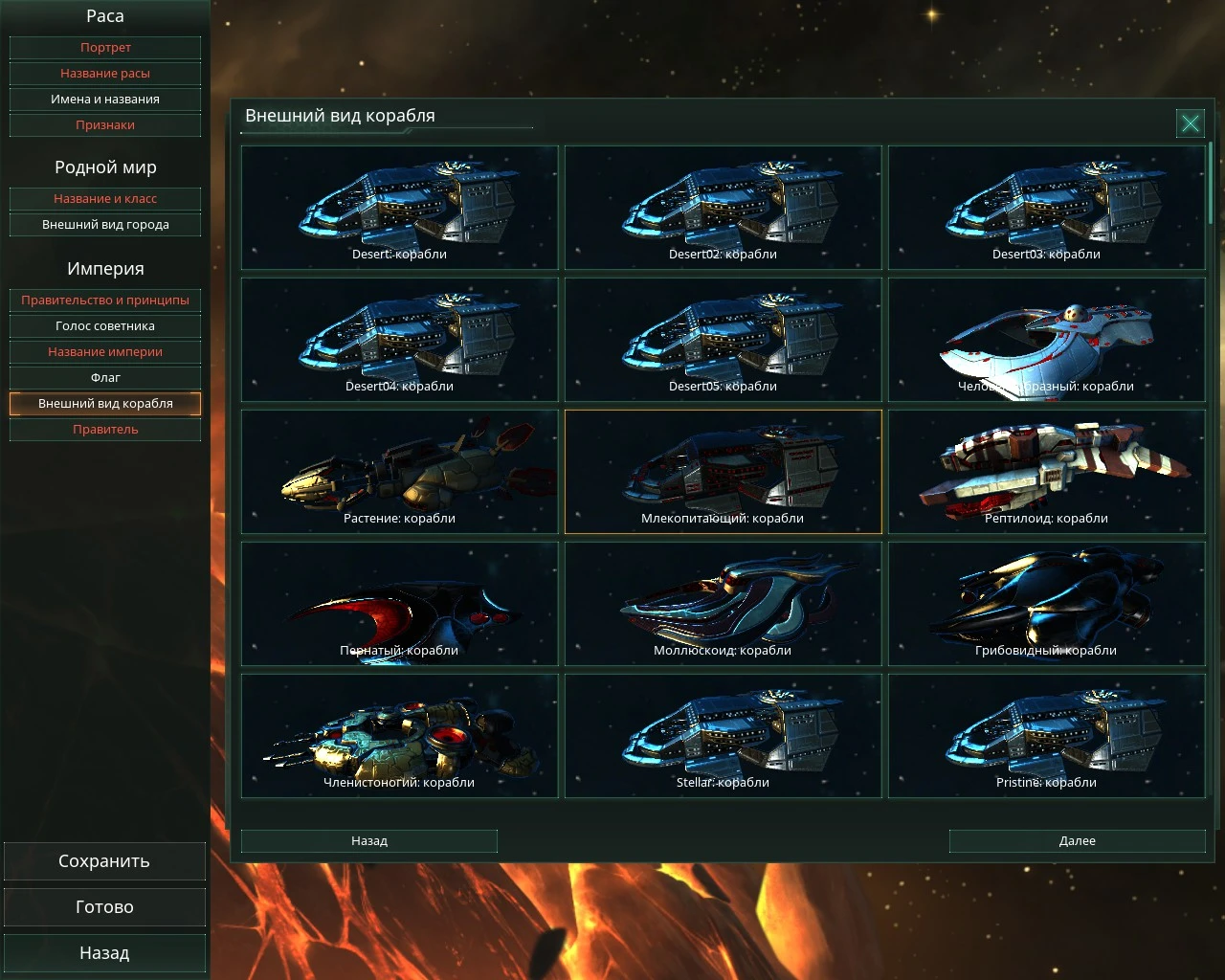Open the Флаг settings

pyautogui.click(x=105, y=377)
